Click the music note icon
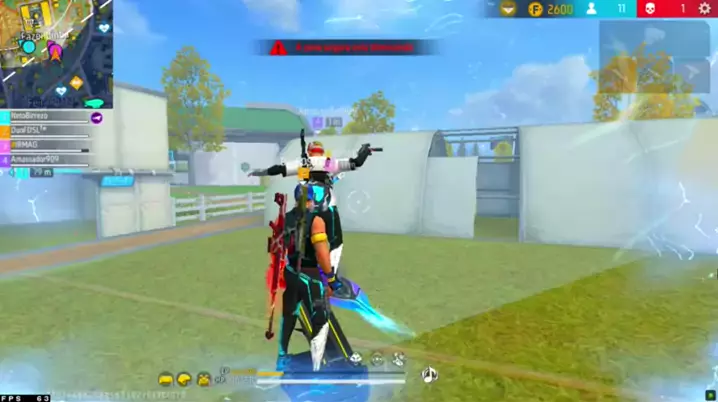Screen dimensions: 718x402 (x=430, y=375)
